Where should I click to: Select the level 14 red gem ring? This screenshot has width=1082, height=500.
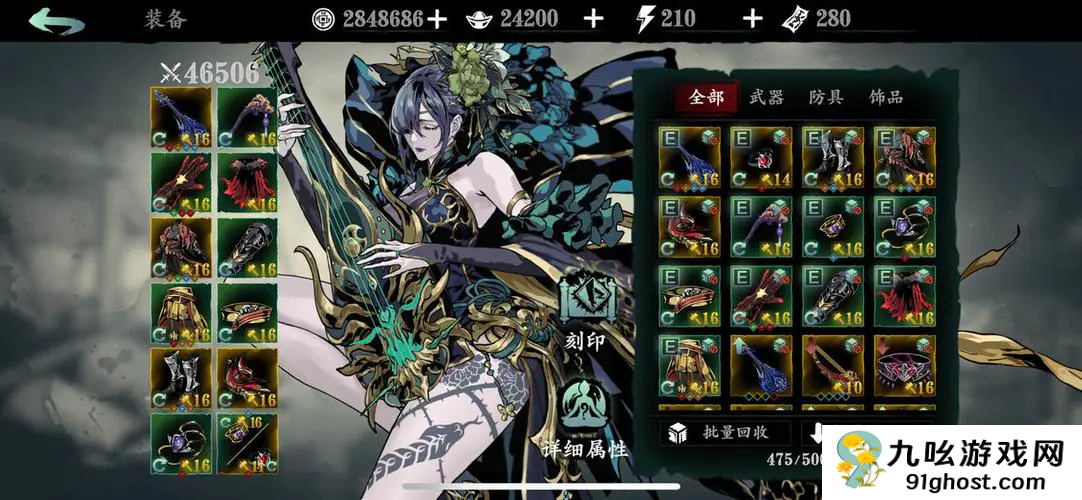pyautogui.click(x=761, y=158)
